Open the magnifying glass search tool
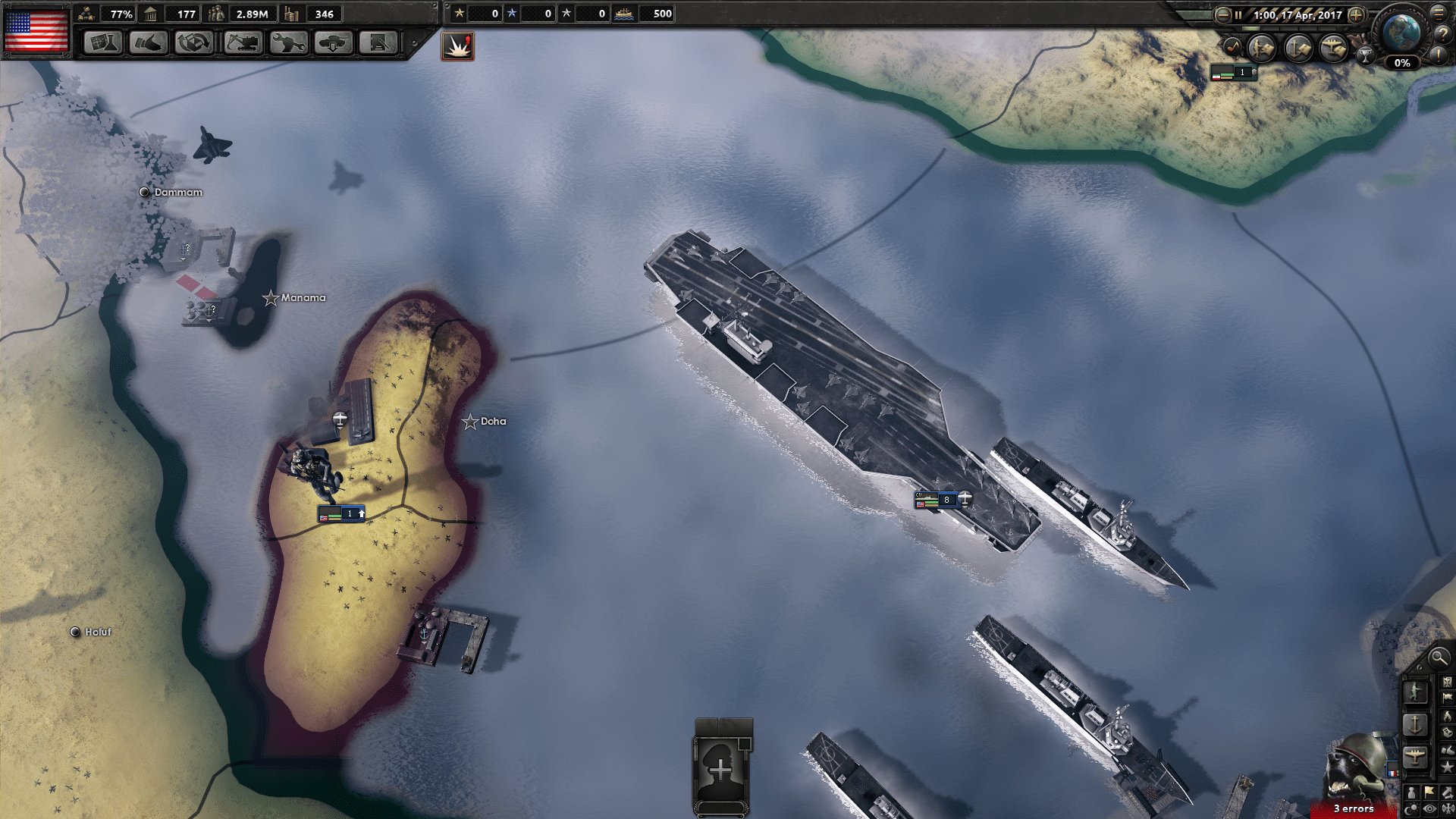Viewport: 1456px width, 819px height. click(x=1438, y=657)
